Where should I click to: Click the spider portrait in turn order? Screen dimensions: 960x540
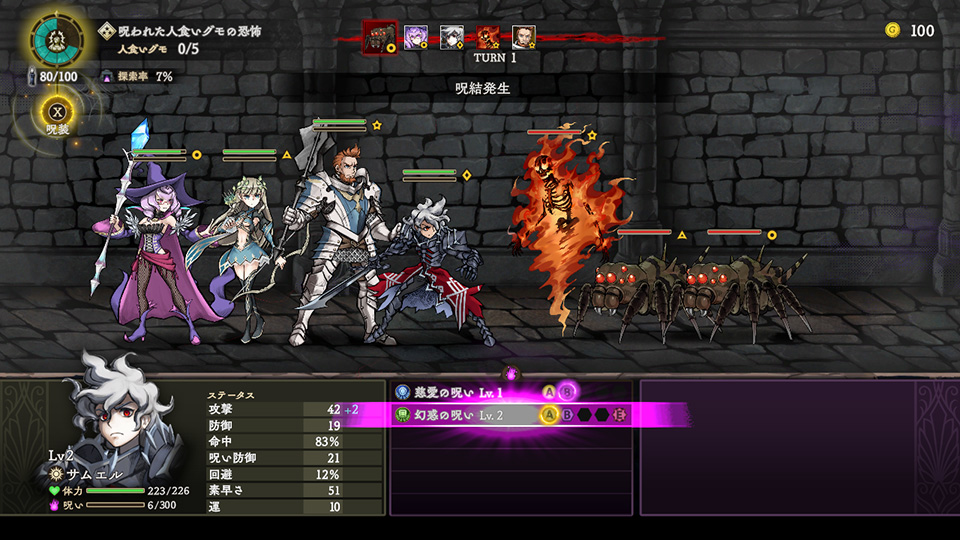pos(379,37)
